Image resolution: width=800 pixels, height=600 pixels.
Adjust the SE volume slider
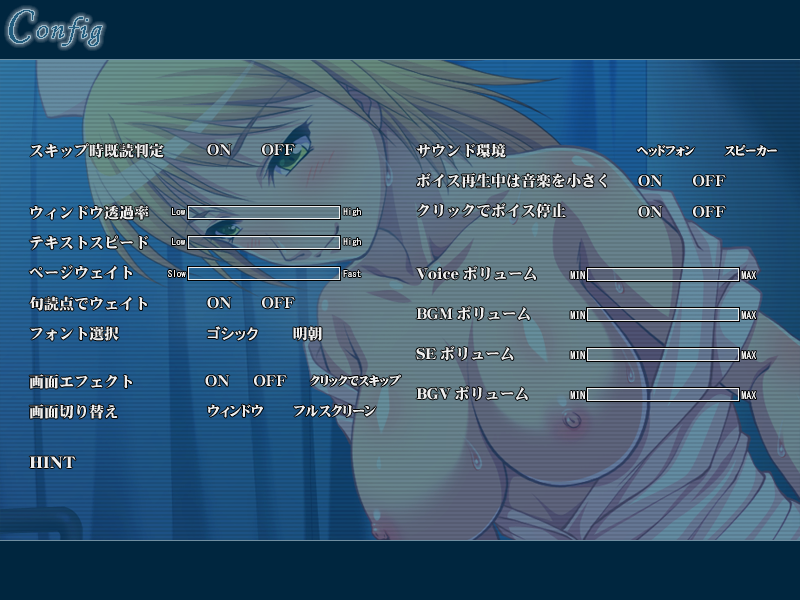coord(662,354)
